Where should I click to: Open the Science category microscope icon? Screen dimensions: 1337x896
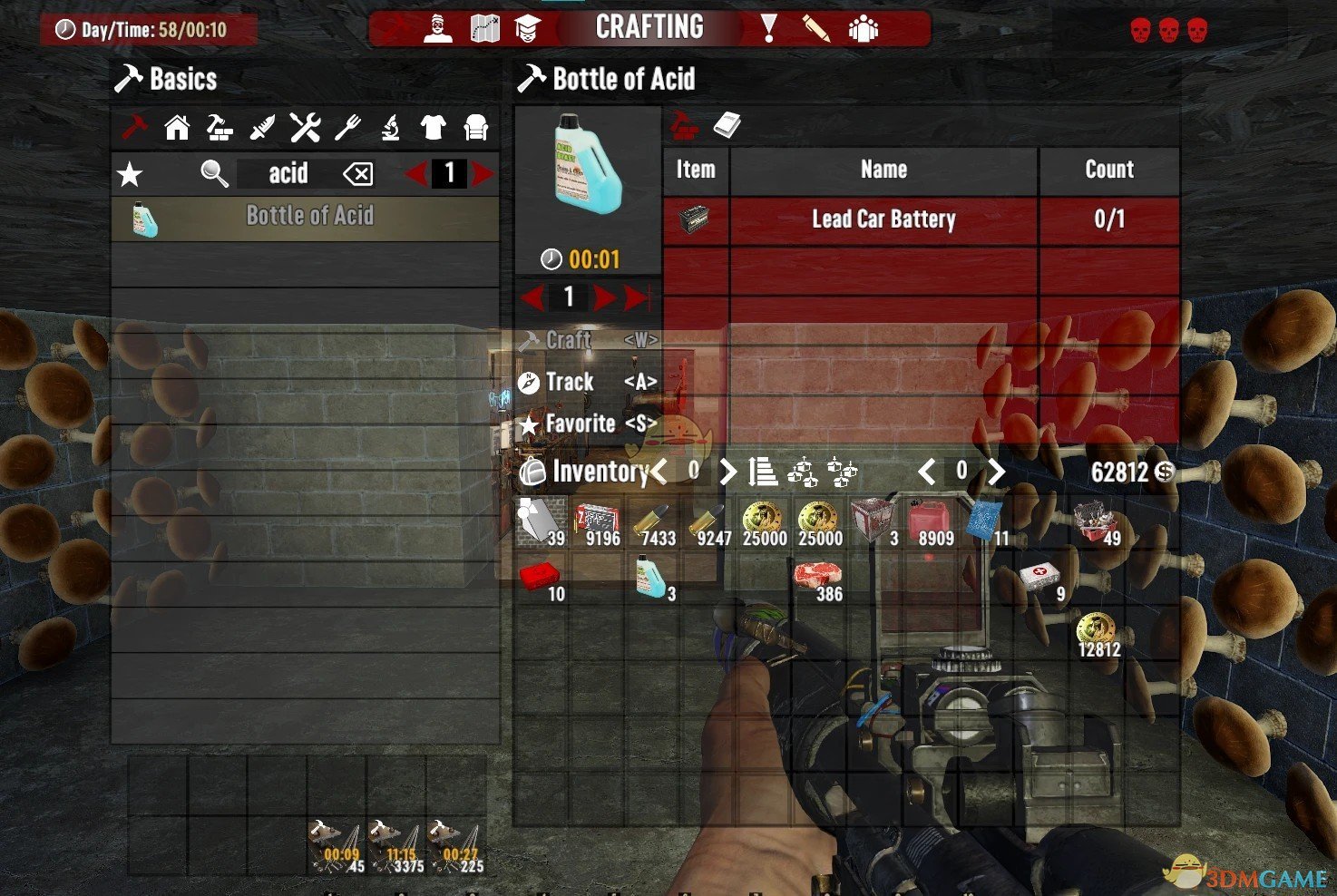[x=390, y=127]
